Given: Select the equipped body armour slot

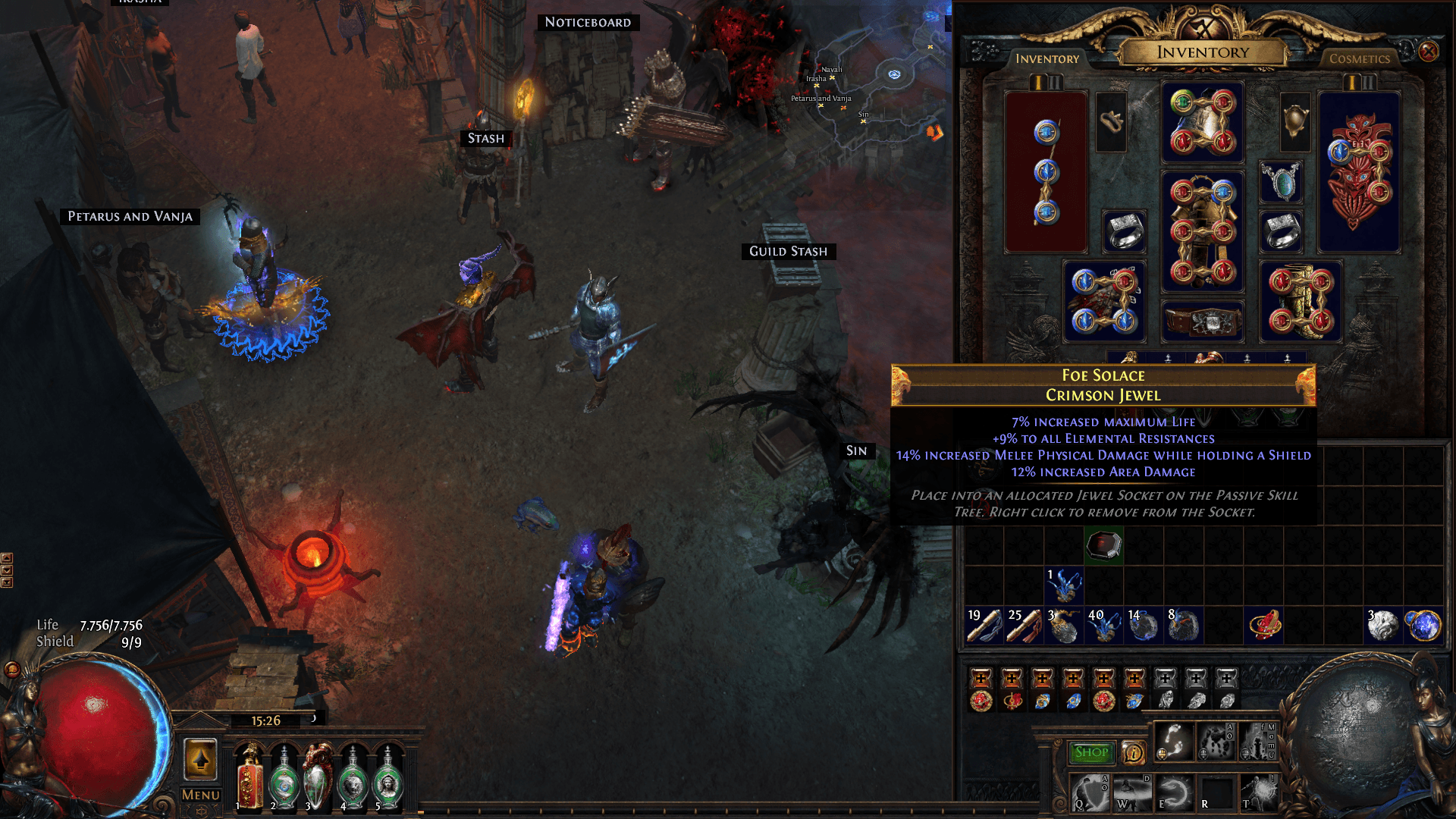Looking at the screenshot, I should pyautogui.click(x=1203, y=231).
